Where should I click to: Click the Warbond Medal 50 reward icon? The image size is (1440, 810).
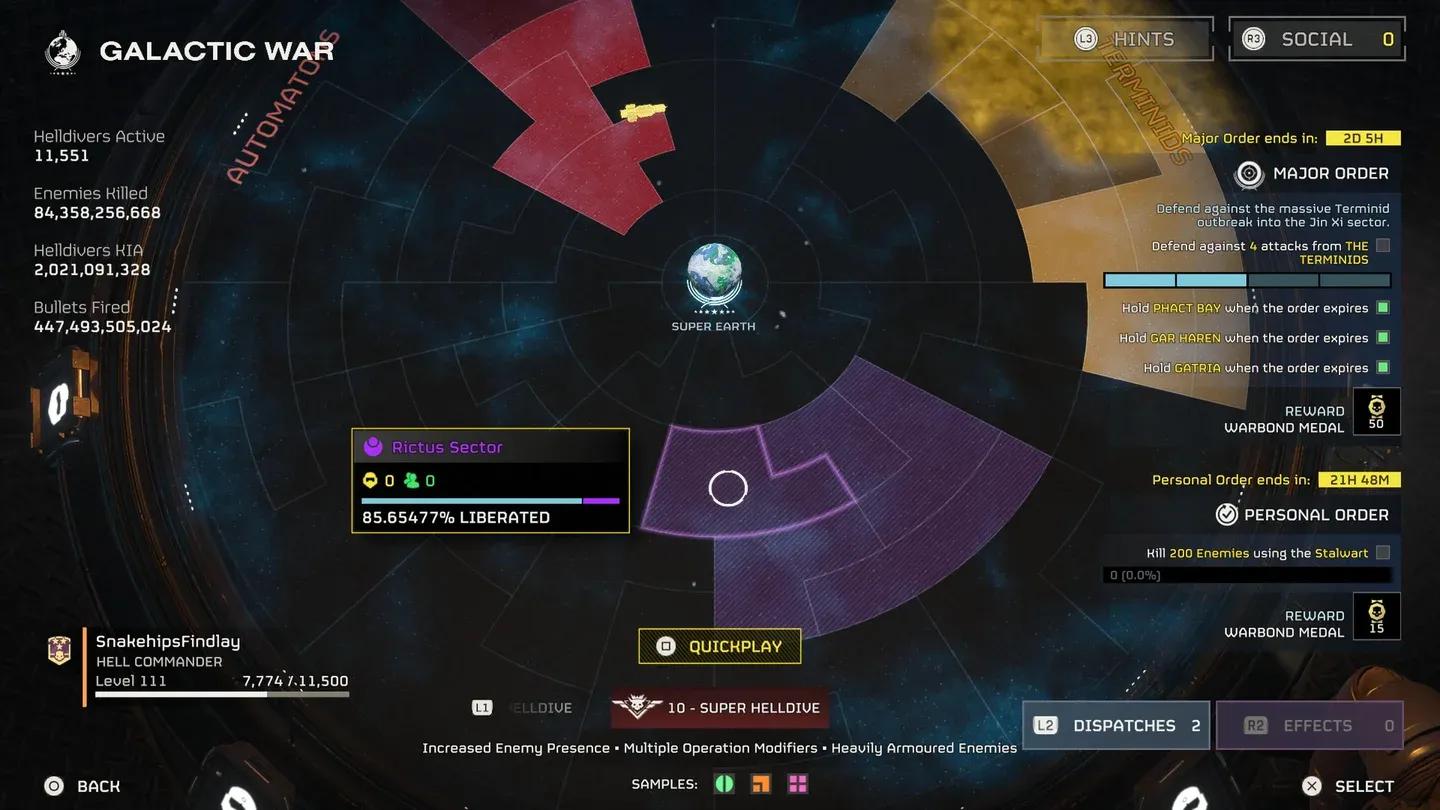tap(1377, 411)
